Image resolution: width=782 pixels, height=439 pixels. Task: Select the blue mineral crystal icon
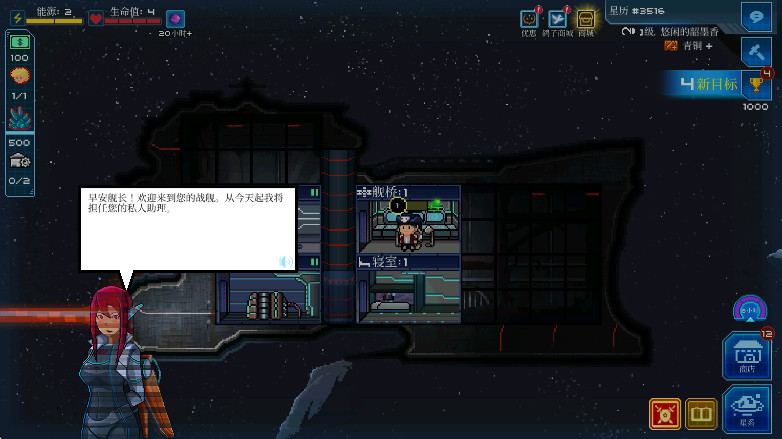click(x=19, y=119)
